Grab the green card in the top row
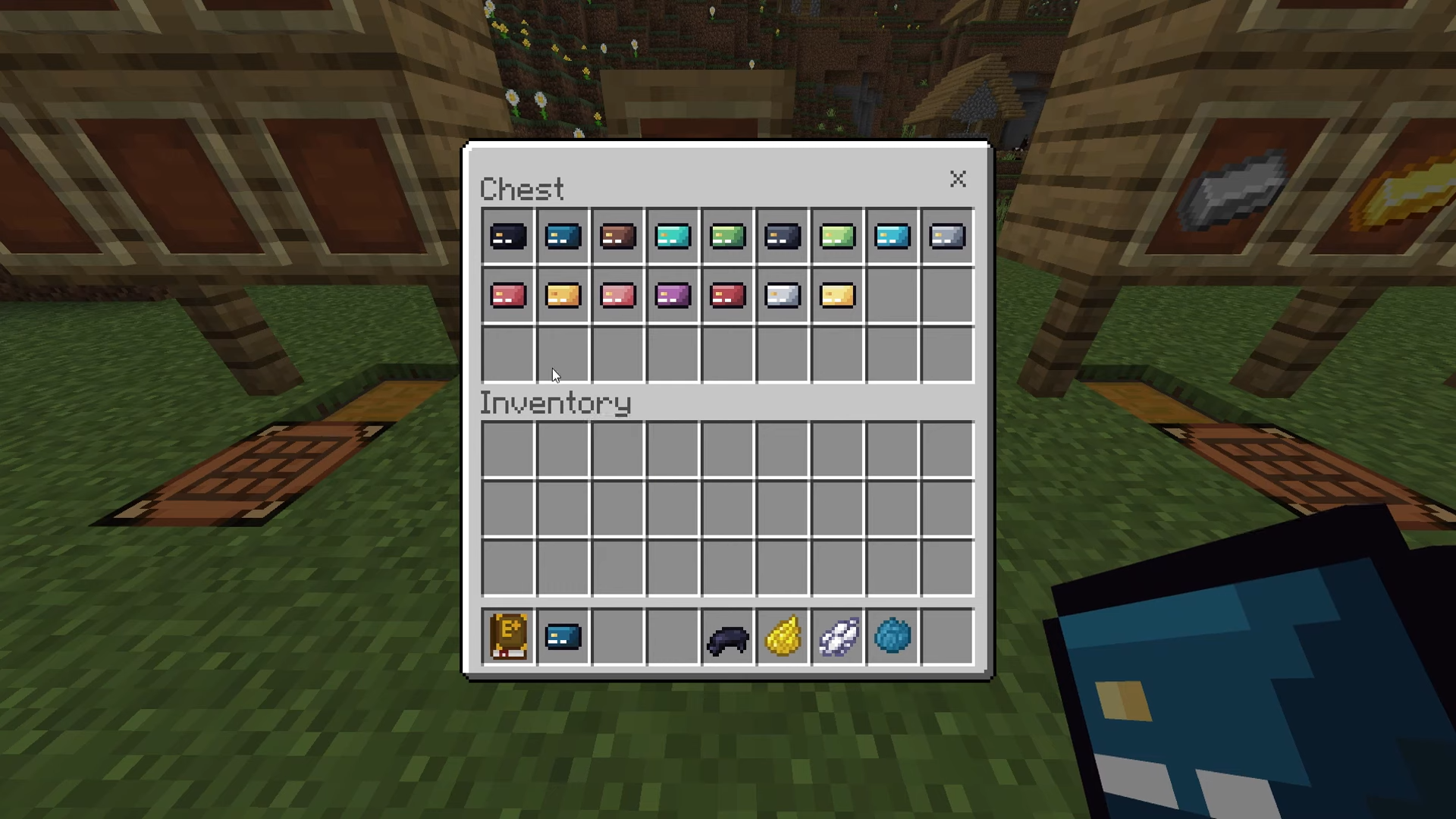 click(727, 236)
